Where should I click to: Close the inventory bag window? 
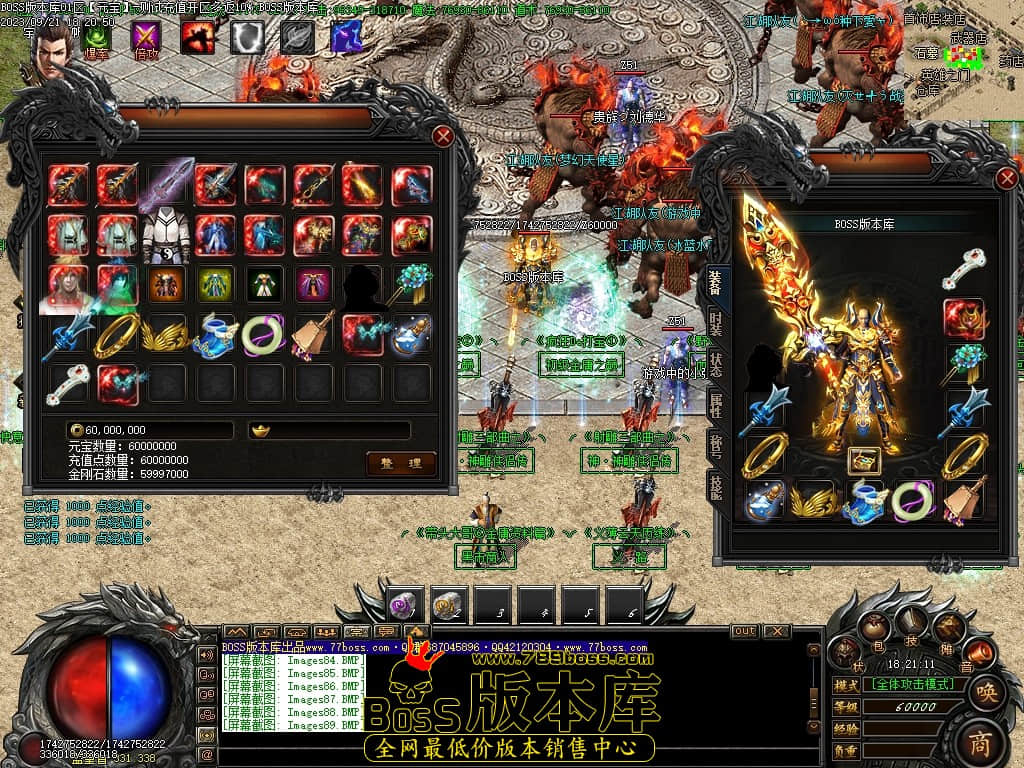443,136
